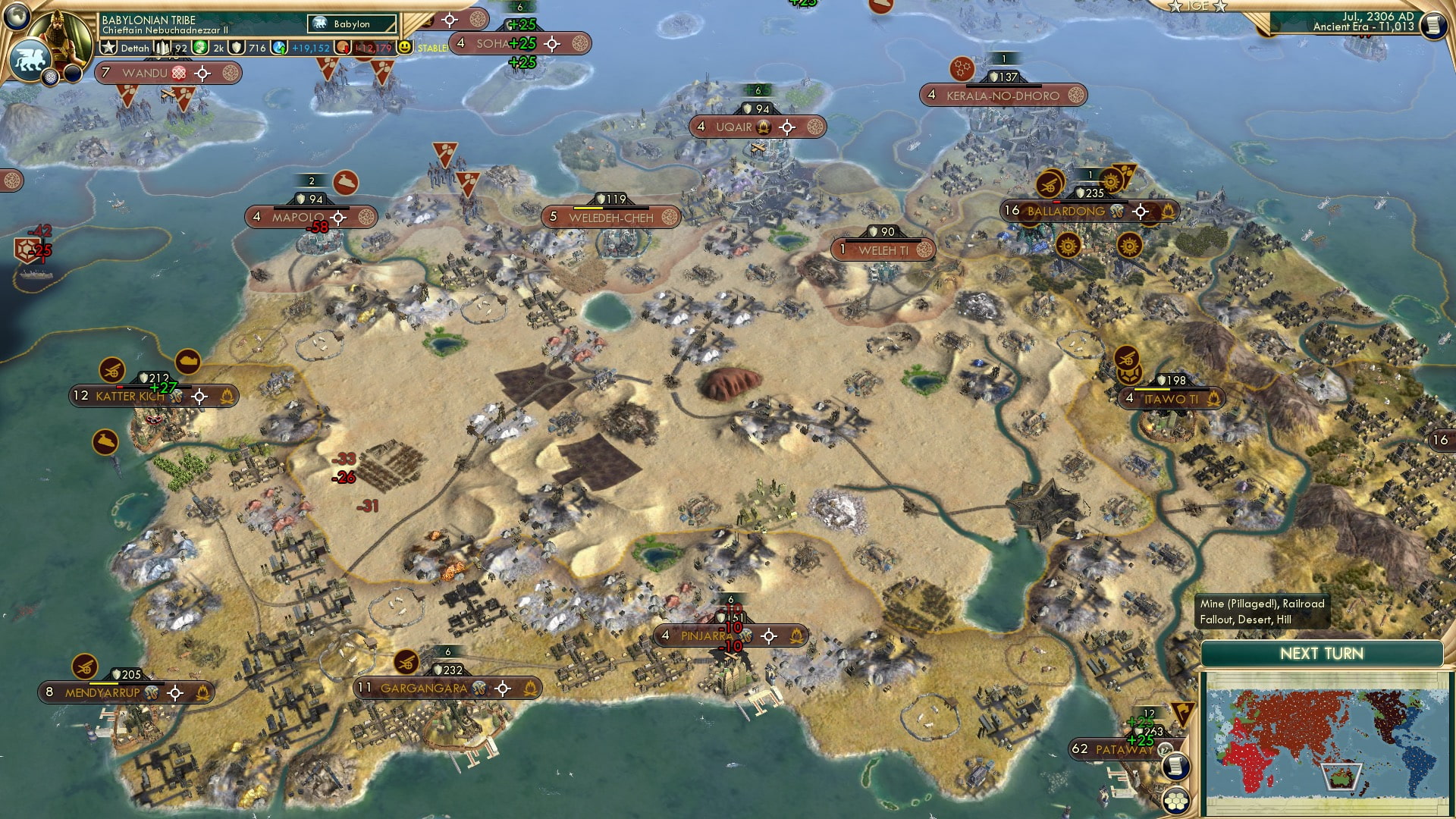
Task: Click the Dettah score star icon
Action: coord(109,47)
